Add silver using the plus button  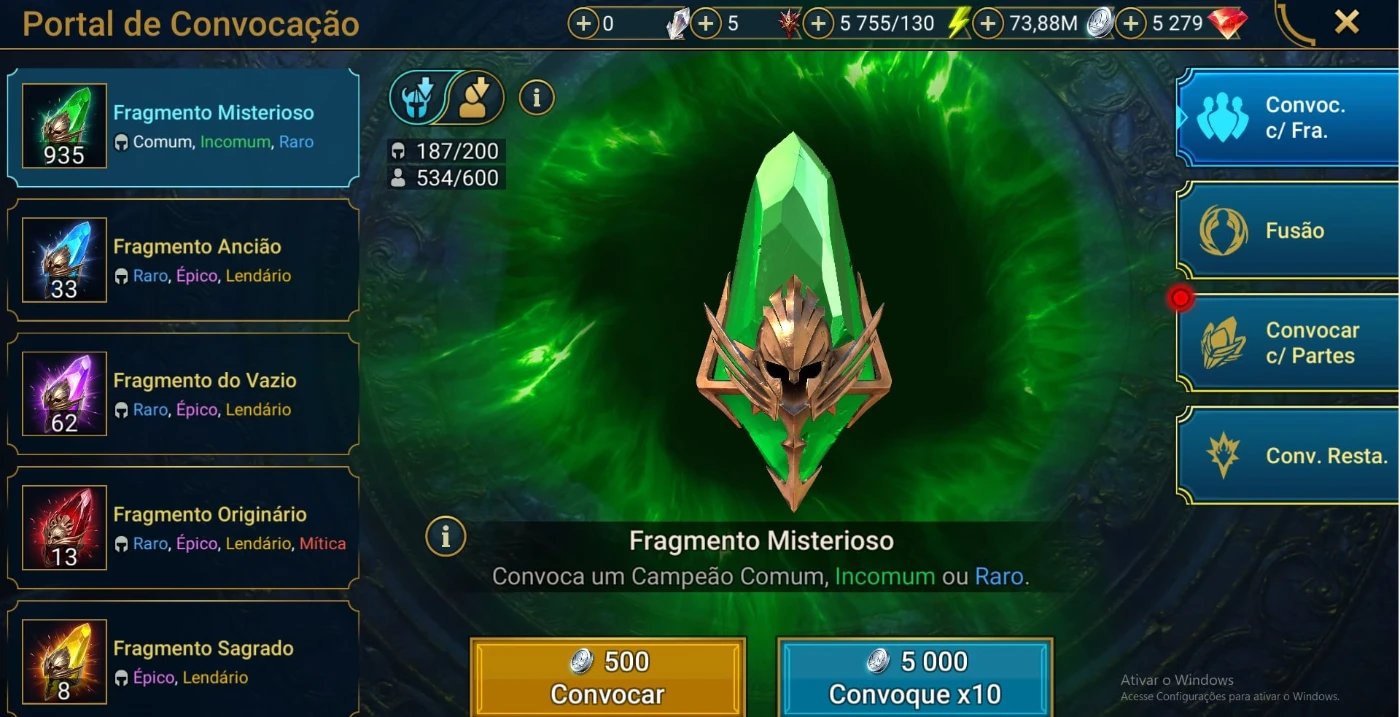[x=988, y=23]
